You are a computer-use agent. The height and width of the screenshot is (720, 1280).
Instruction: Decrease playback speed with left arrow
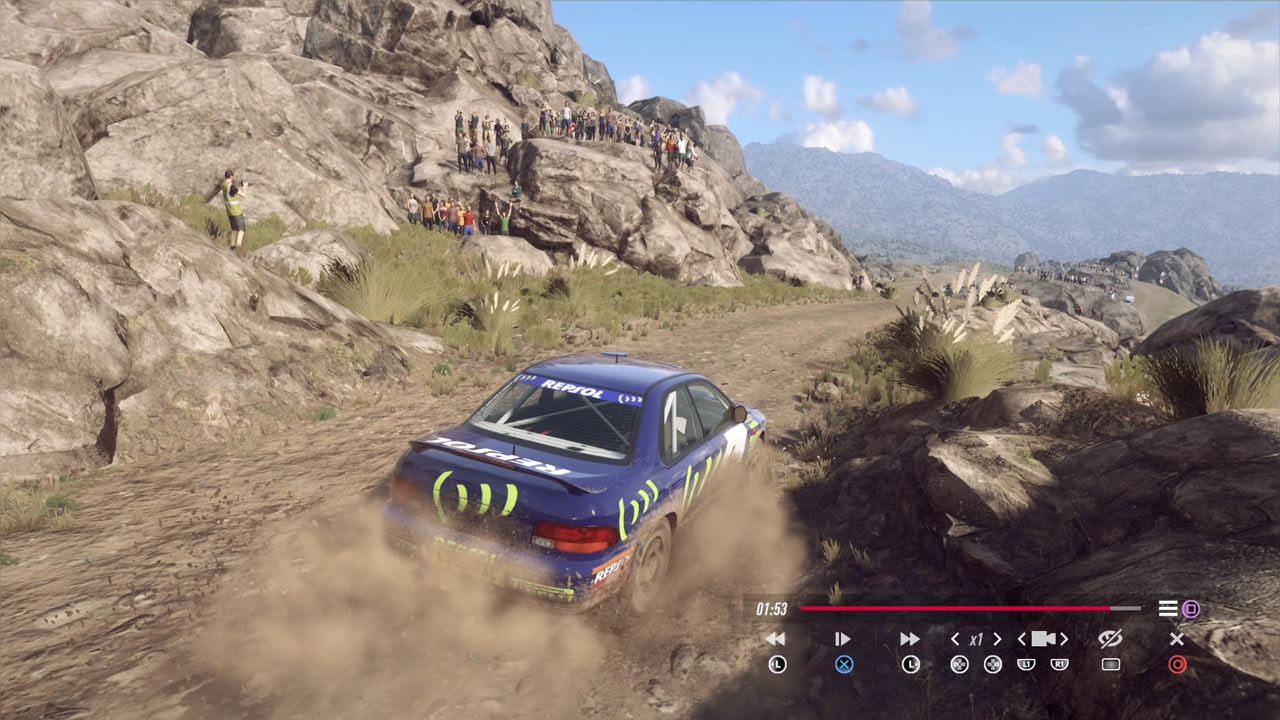point(955,639)
